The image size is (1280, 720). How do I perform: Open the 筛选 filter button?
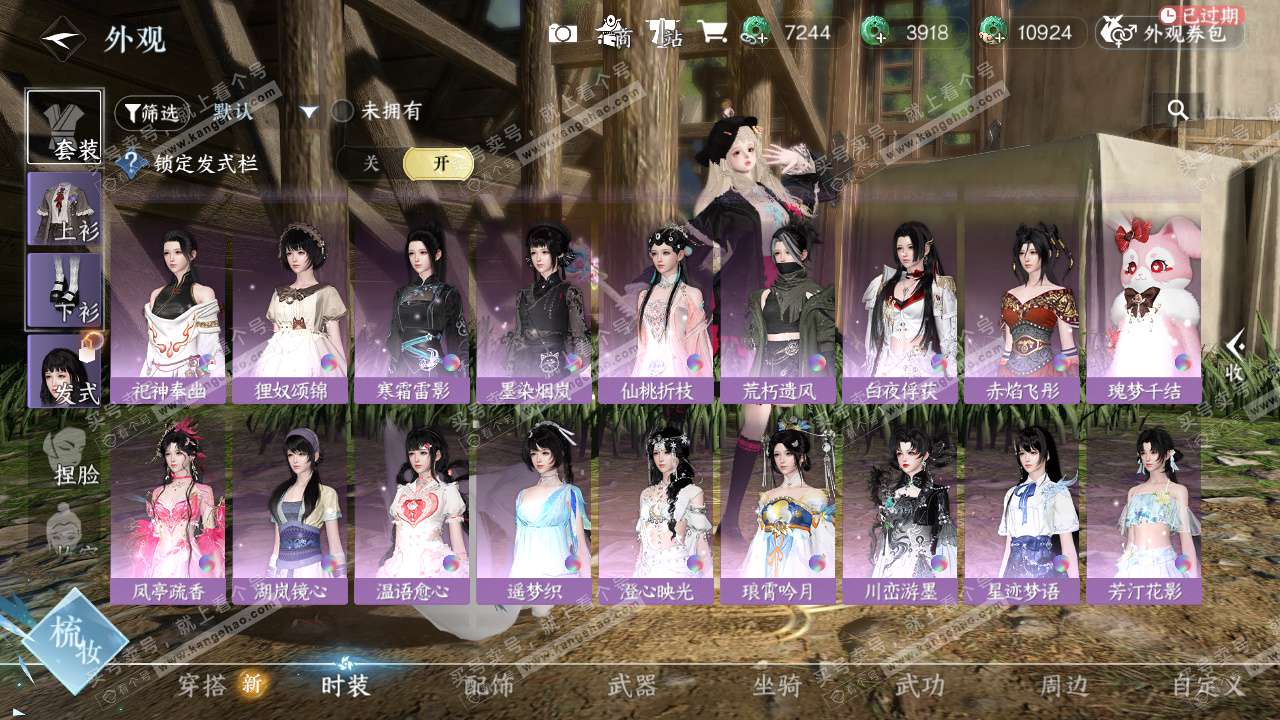151,113
